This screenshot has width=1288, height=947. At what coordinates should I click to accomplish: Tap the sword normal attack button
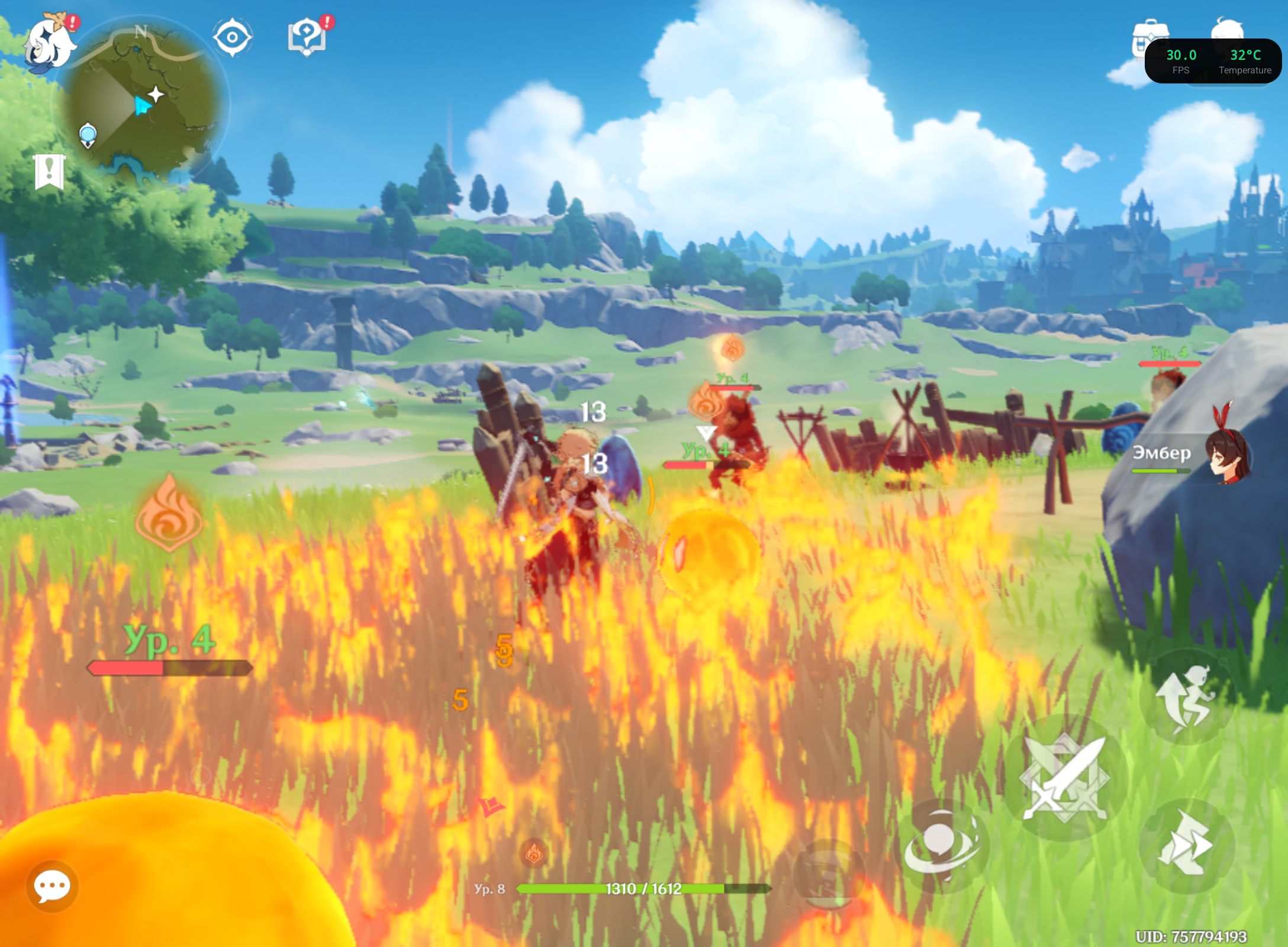1065,778
